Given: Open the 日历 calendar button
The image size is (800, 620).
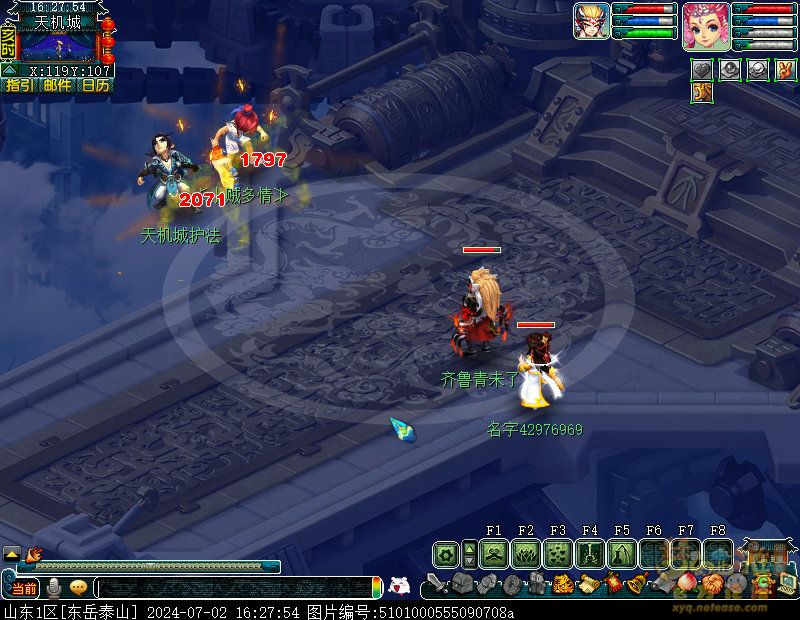Looking at the screenshot, I should click(95, 86).
